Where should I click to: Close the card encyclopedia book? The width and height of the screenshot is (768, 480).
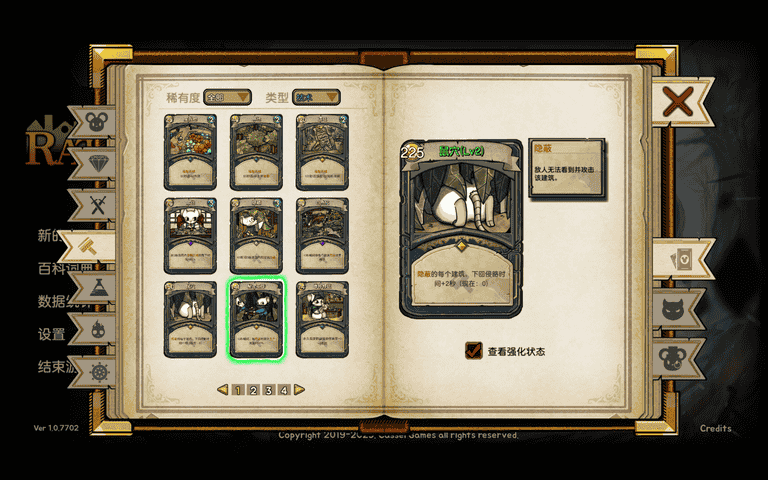coord(677,101)
